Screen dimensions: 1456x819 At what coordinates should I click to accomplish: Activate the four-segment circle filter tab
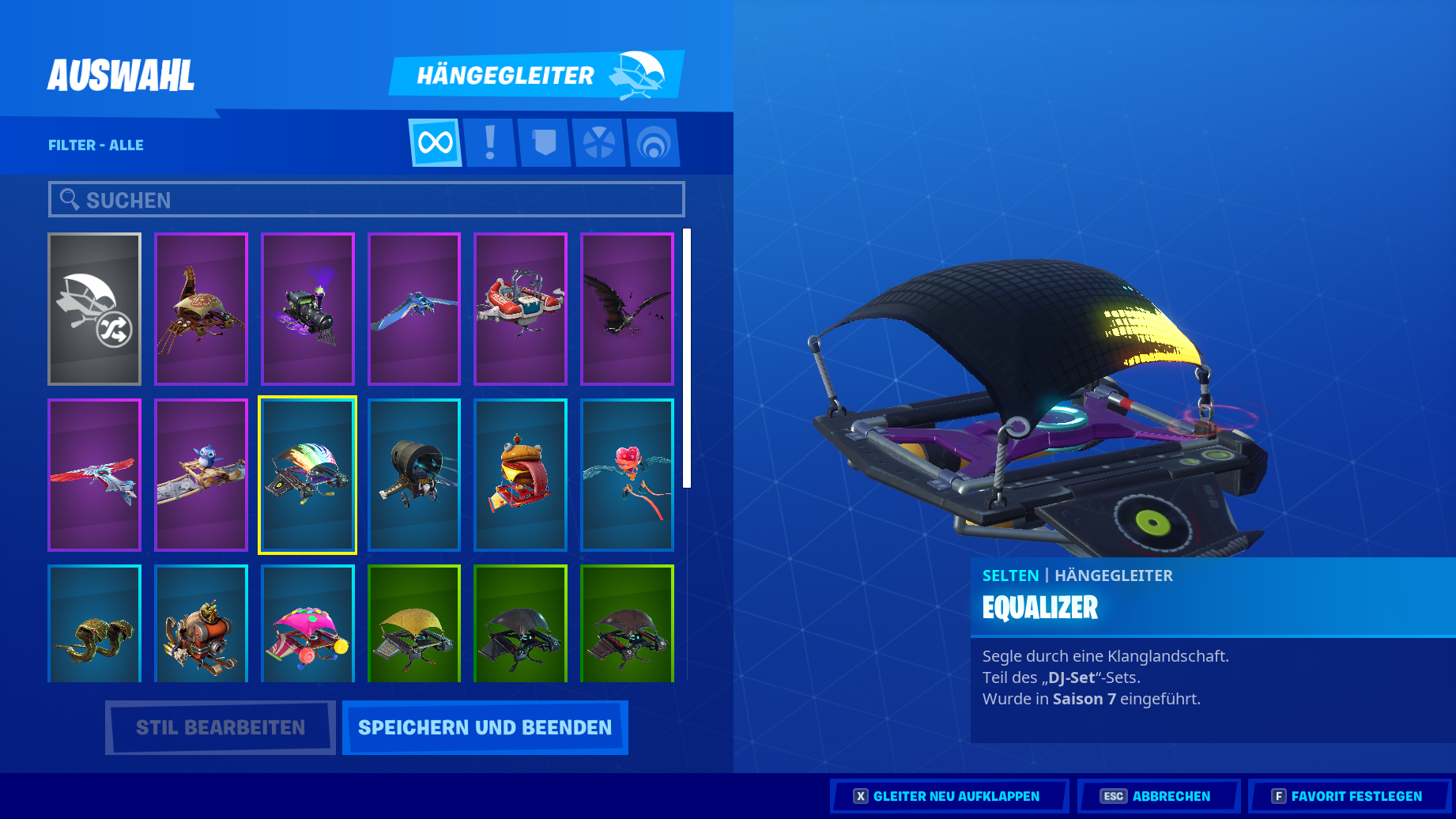click(x=598, y=143)
